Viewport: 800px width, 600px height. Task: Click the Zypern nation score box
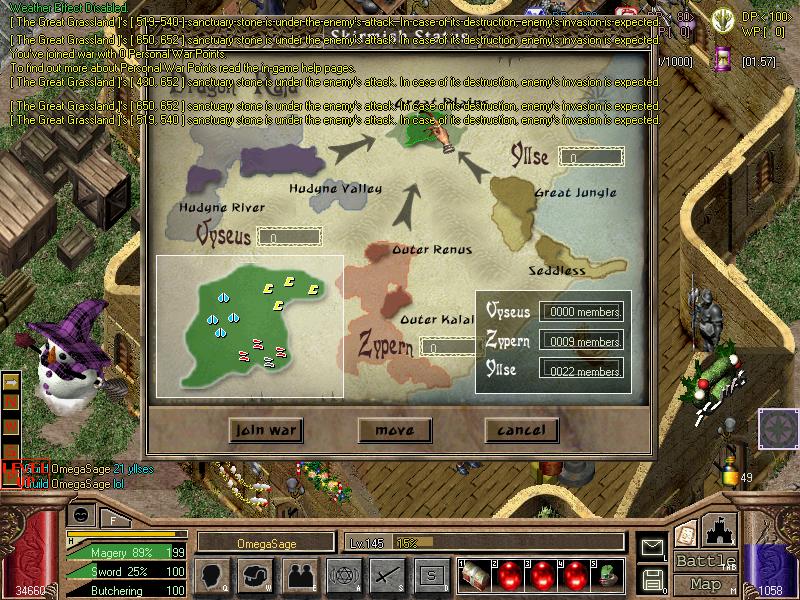pyautogui.click(x=448, y=347)
